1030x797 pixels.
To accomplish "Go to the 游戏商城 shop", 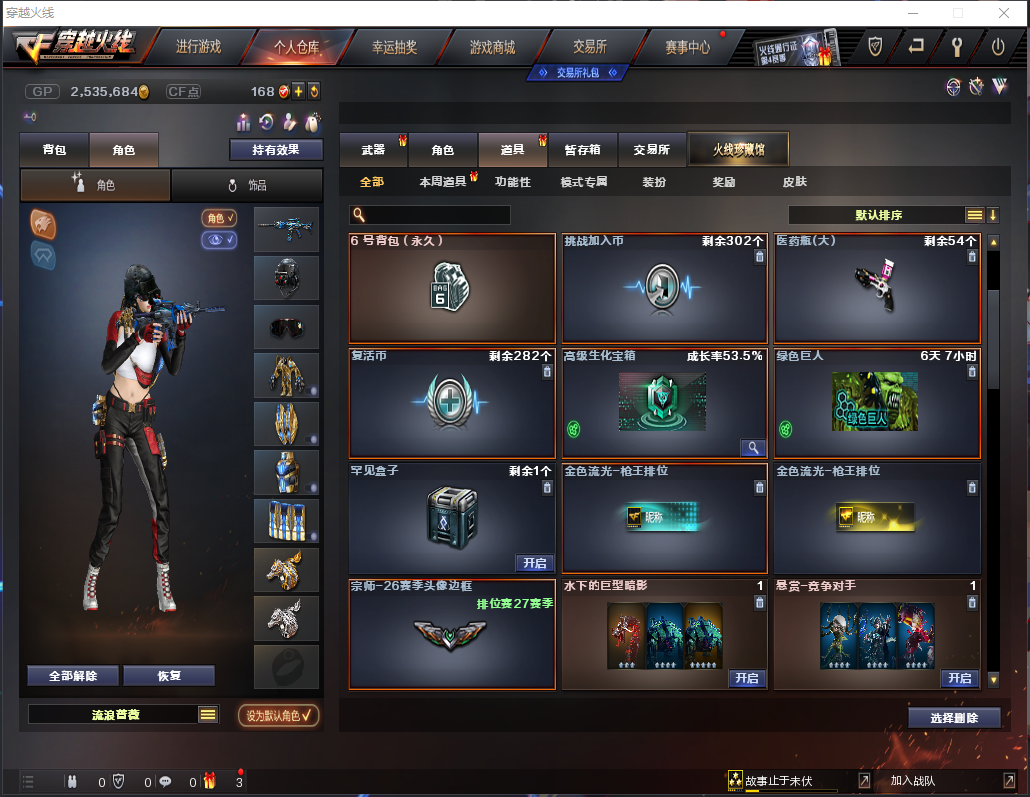I will pyautogui.click(x=493, y=47).
